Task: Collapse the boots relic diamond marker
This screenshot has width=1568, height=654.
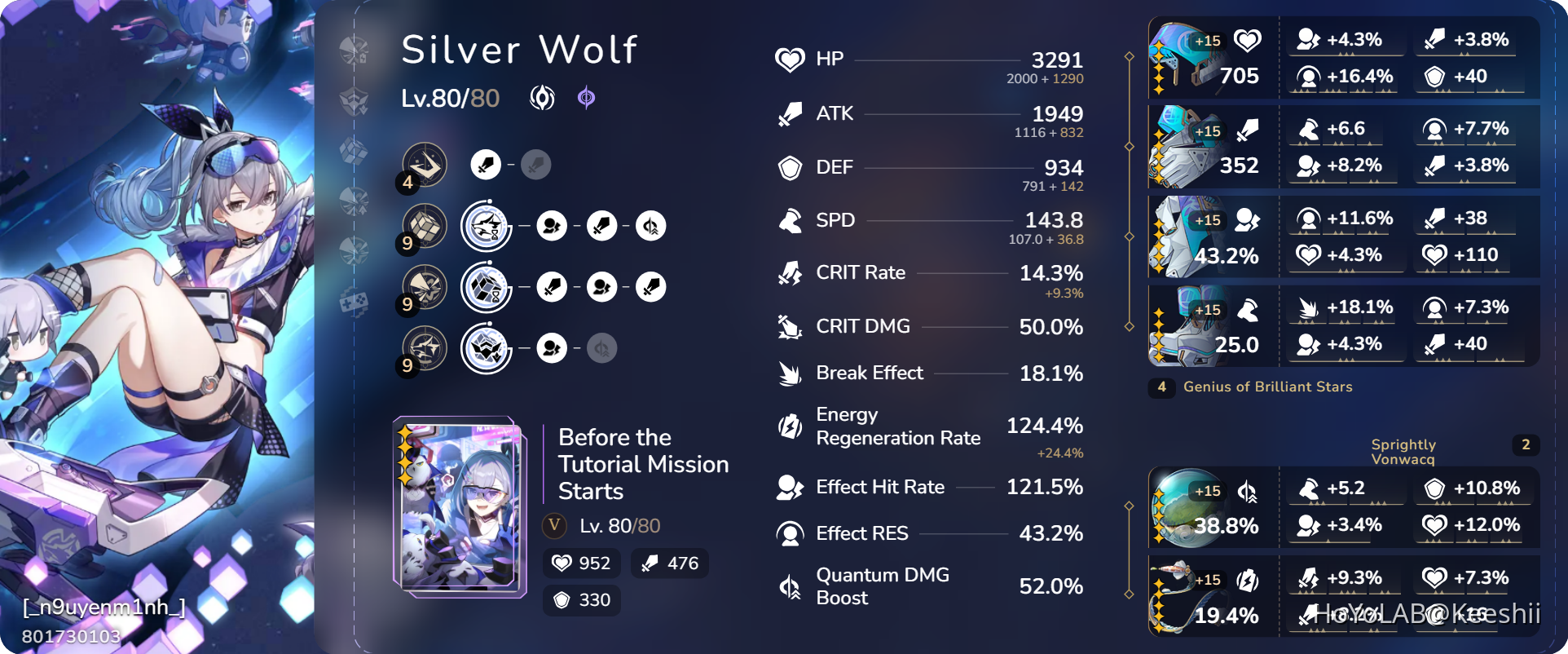Action: click(x=1129, y=325)
